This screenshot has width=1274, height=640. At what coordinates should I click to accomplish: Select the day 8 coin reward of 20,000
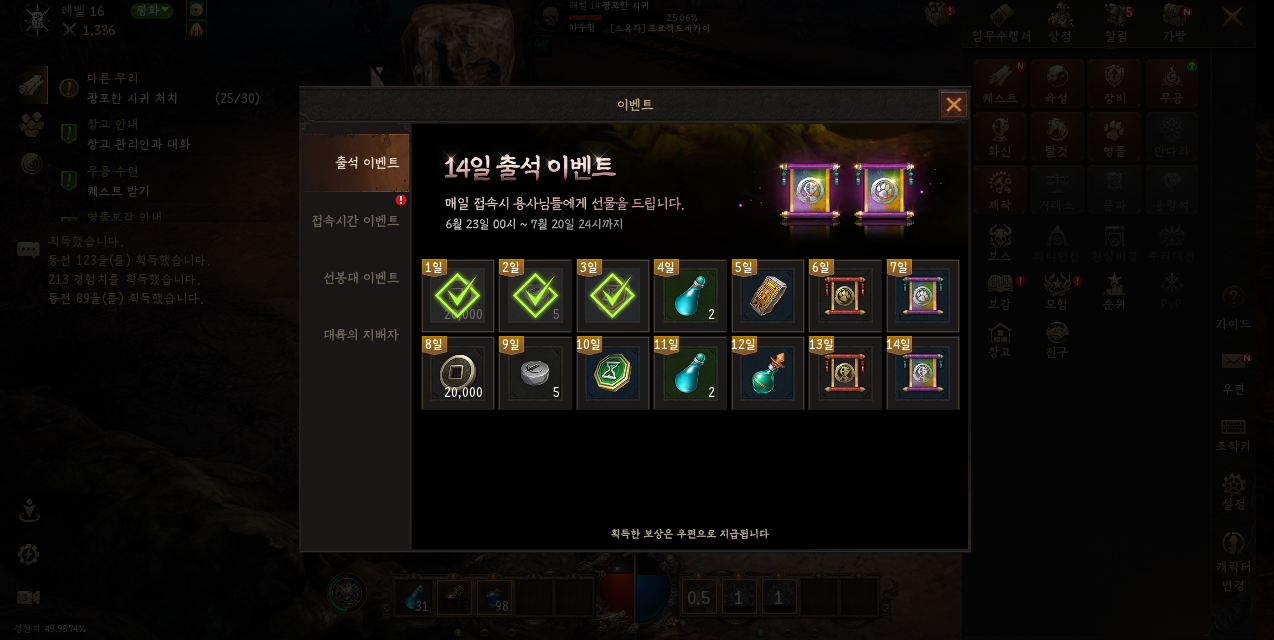point(458,374)
